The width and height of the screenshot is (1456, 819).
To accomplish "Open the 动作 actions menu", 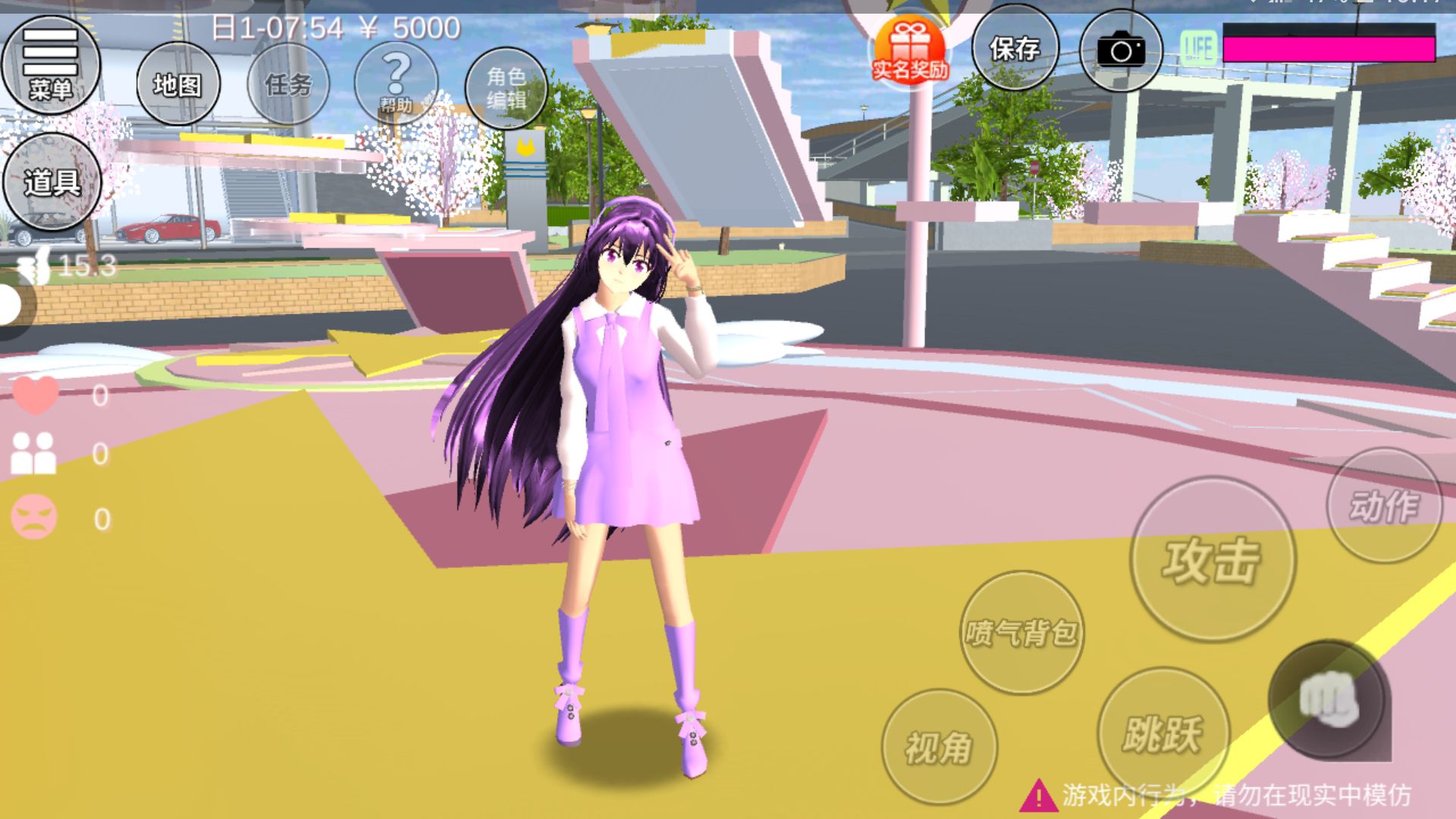I will click(x=1384, y=506).
